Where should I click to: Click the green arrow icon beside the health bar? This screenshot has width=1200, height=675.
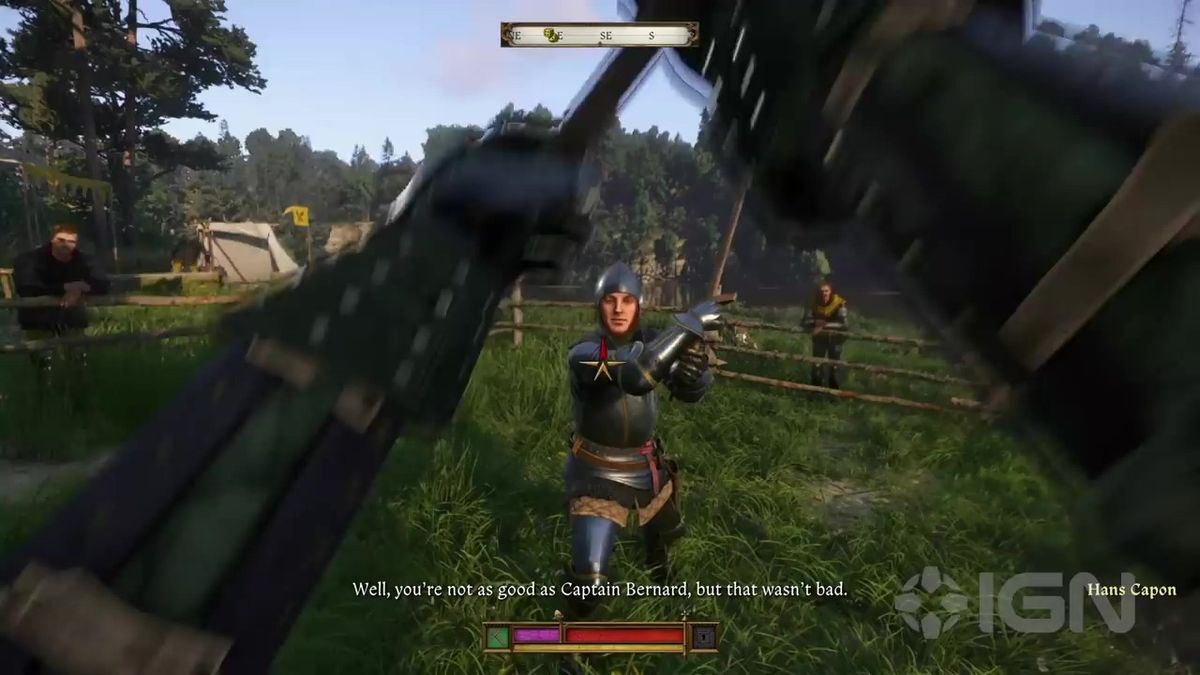[497, 636]
